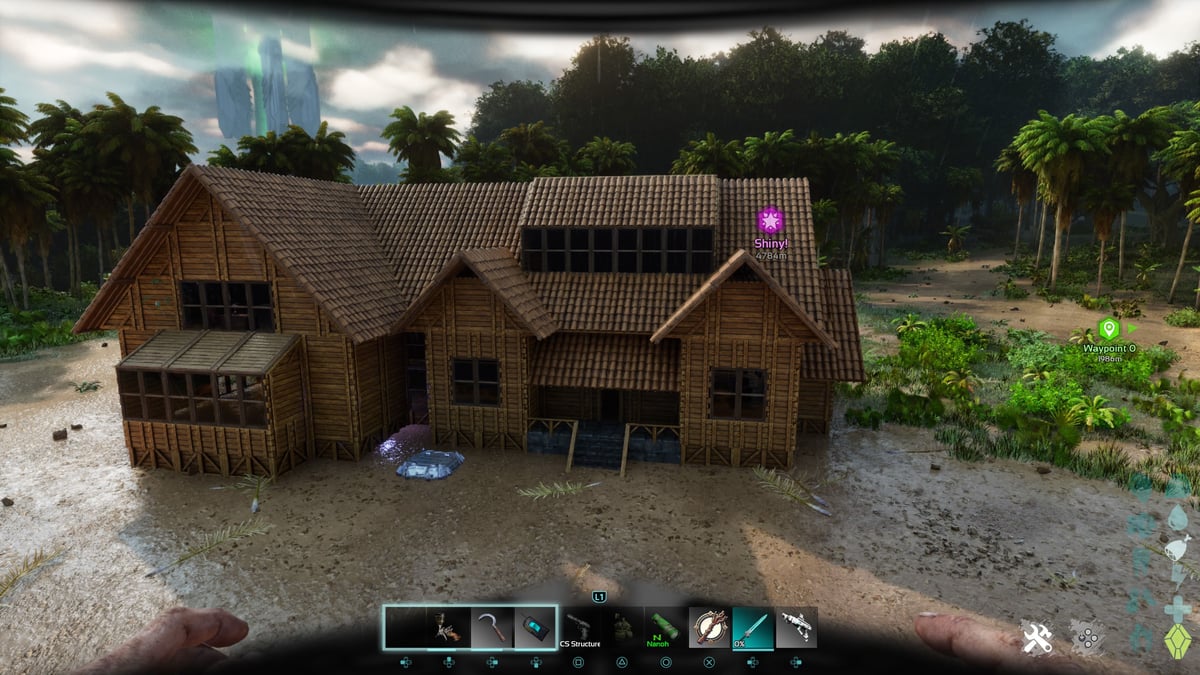
Task: Open the crossed hammer and wrench icon
Action: coord(1036,637)
